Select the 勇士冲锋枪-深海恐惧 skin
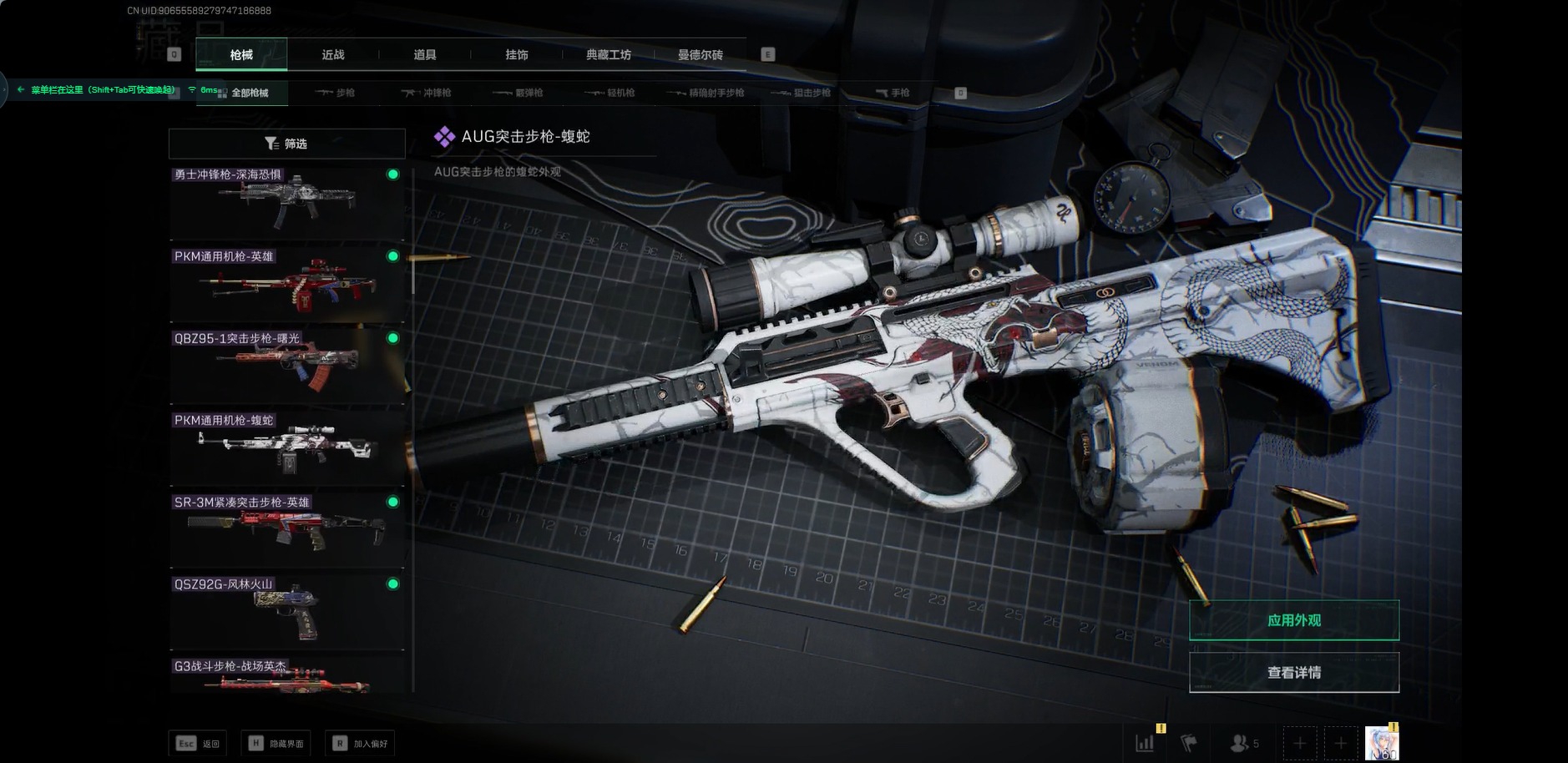Screen dimensions: 1568x763 point(286,203)
